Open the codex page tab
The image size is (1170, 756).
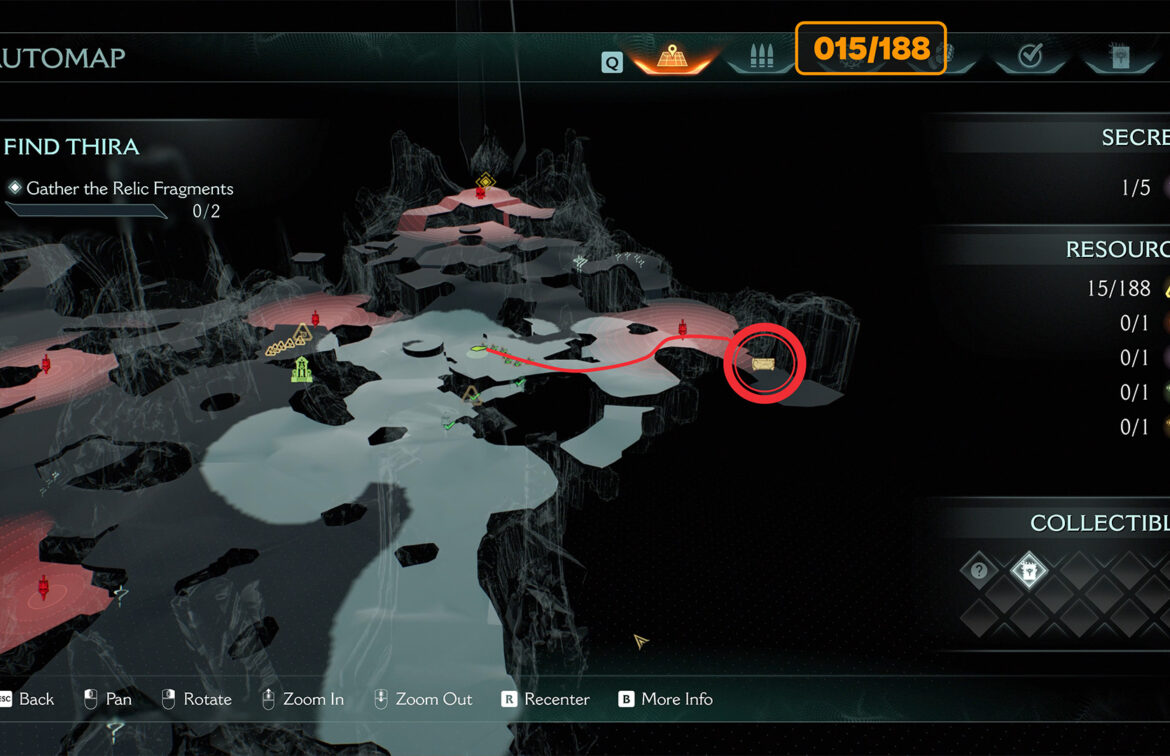(x=1119, y=58)
